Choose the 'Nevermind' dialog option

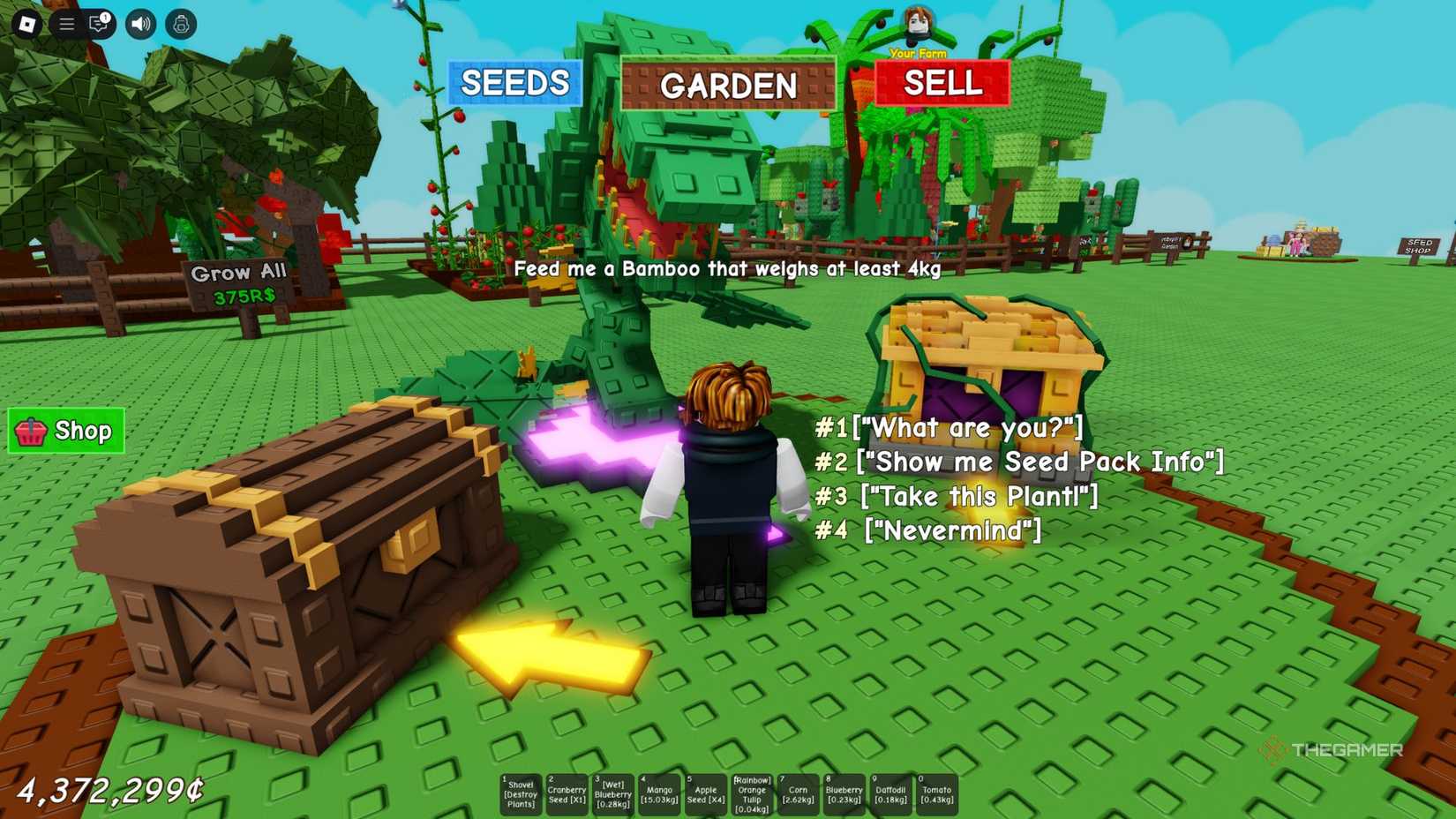click(927, 530)
